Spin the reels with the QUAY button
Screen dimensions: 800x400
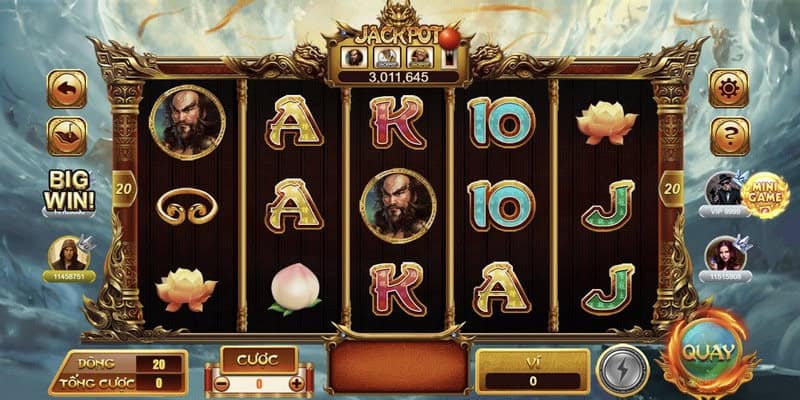click(710, 355)
